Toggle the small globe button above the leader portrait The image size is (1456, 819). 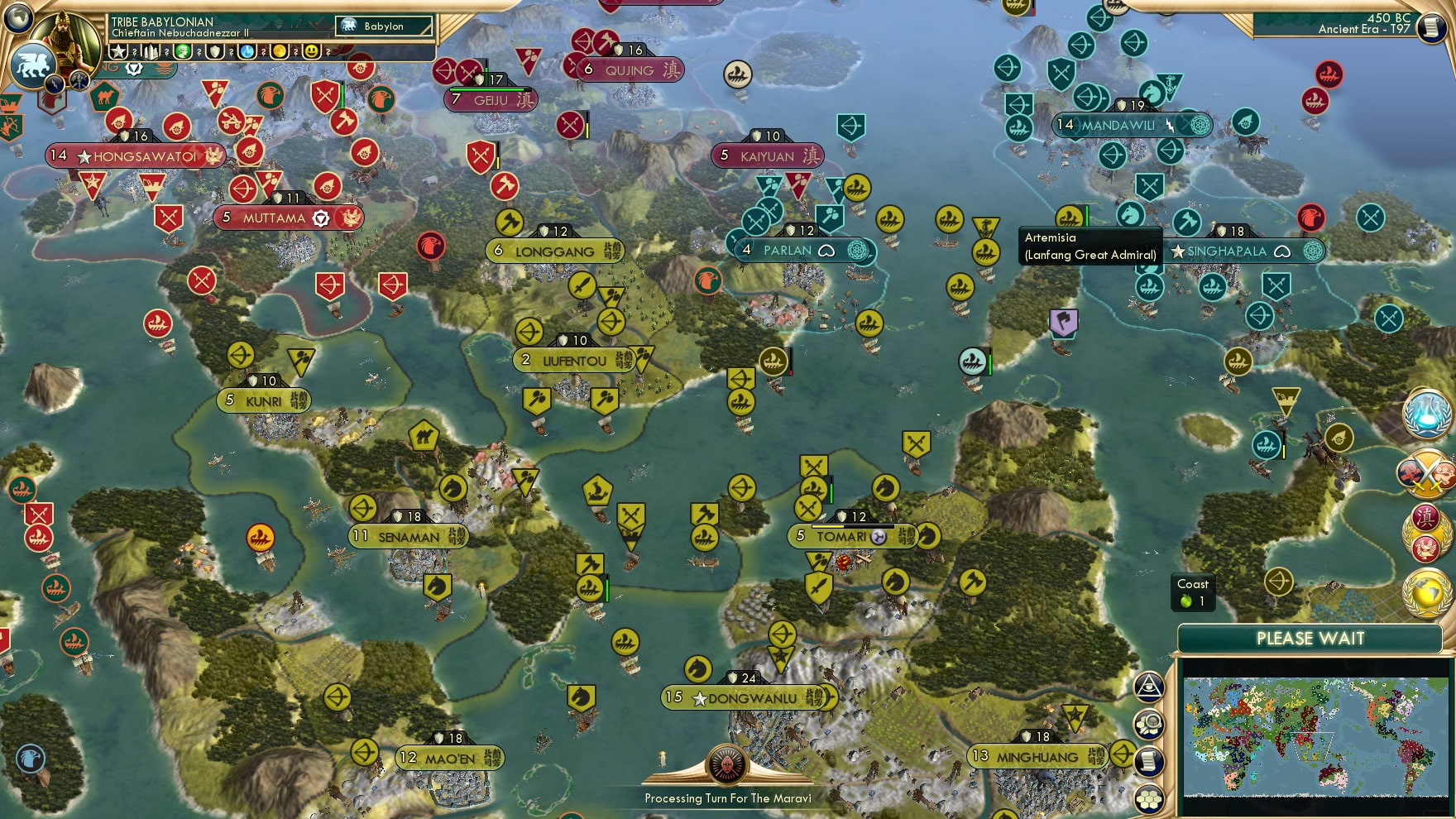pyautogui.click(x=17, y=18)
